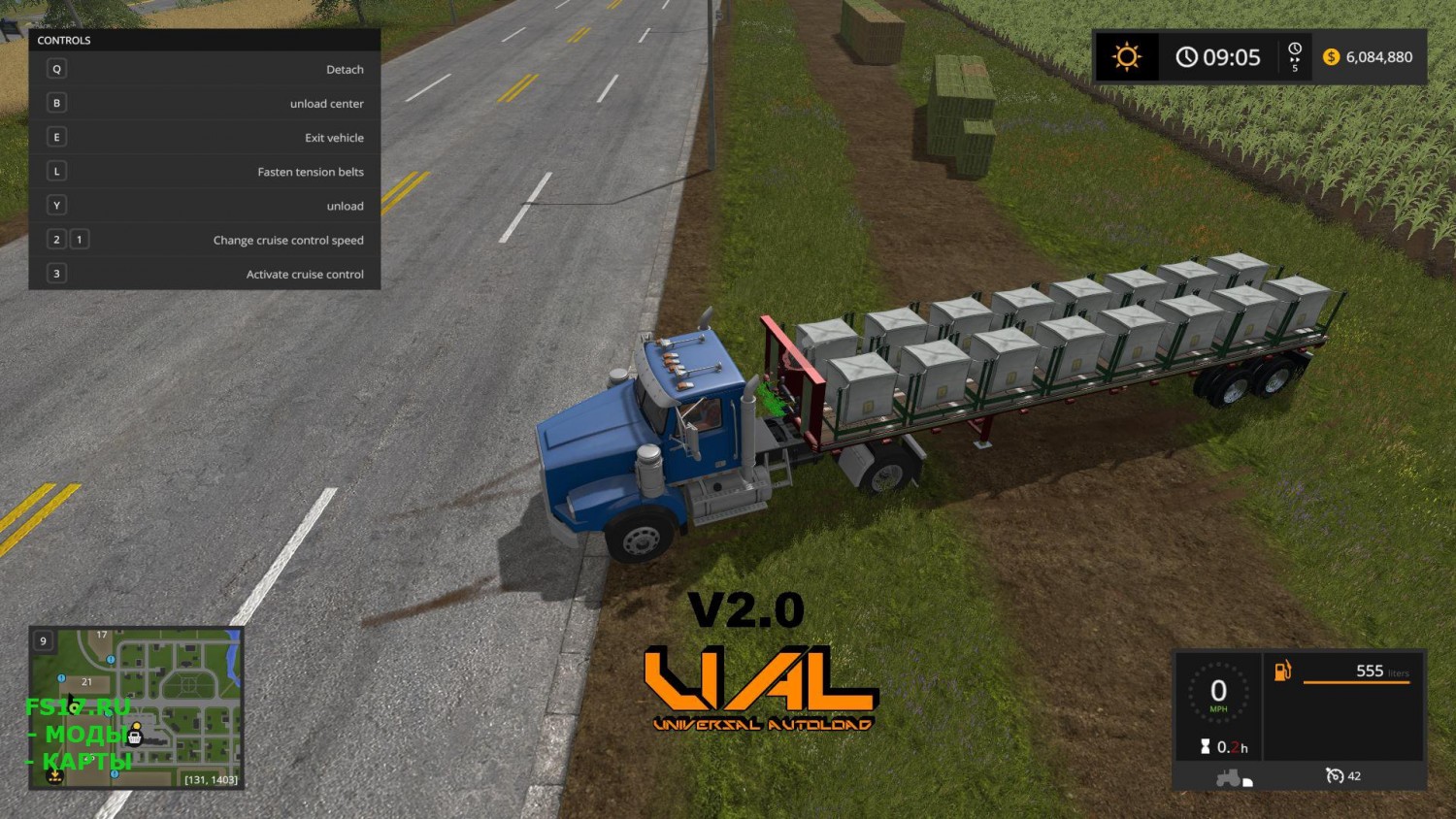Click the sunny weather icon
The width and height of the screenshot is (1456, 819).
pos(1126,57)
